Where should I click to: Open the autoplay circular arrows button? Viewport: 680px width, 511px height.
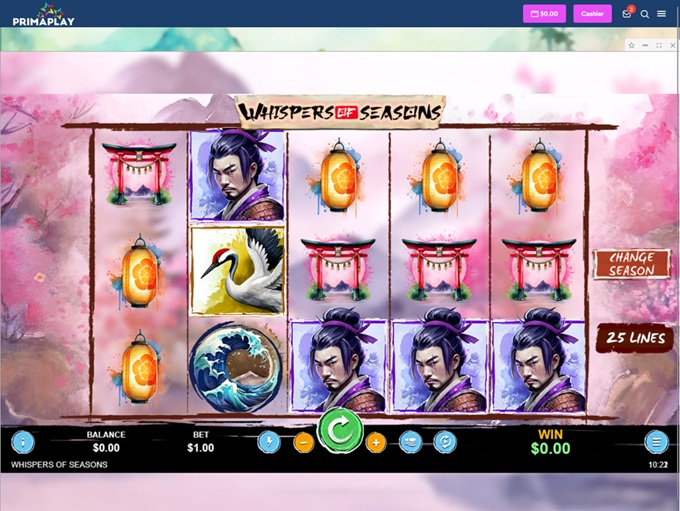445,442
